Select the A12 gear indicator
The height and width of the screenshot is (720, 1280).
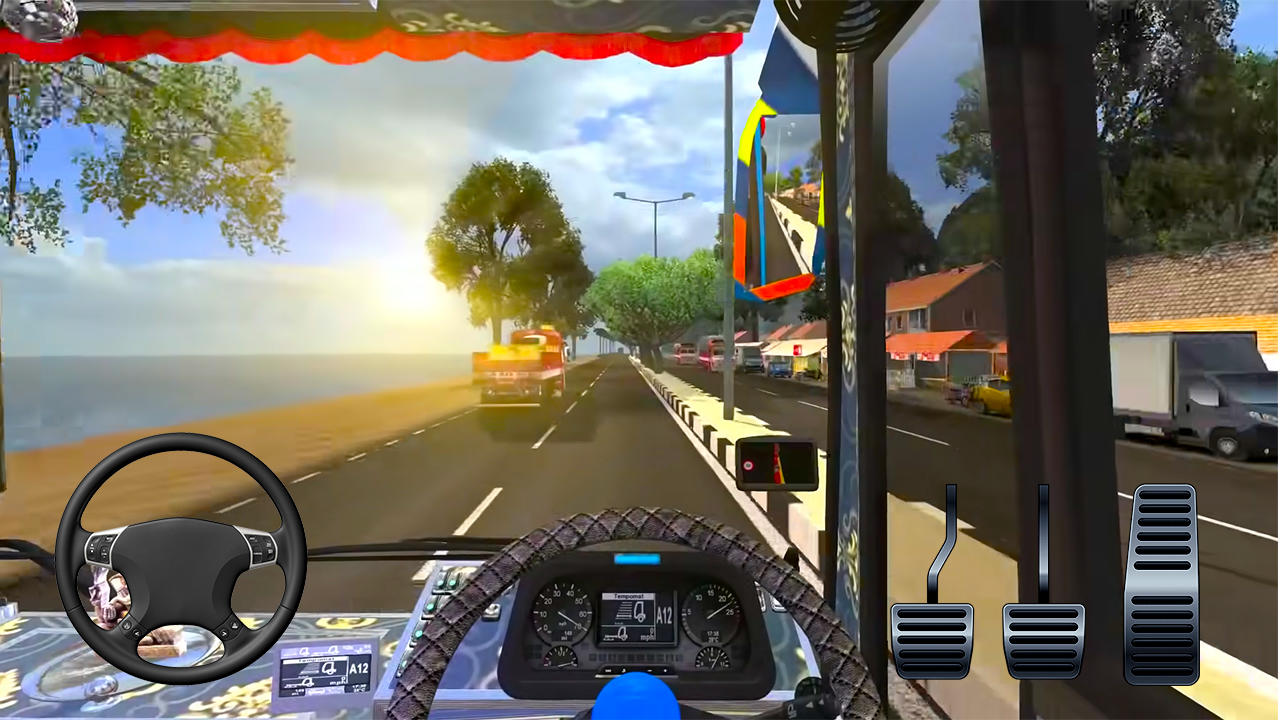click(664, 613)
